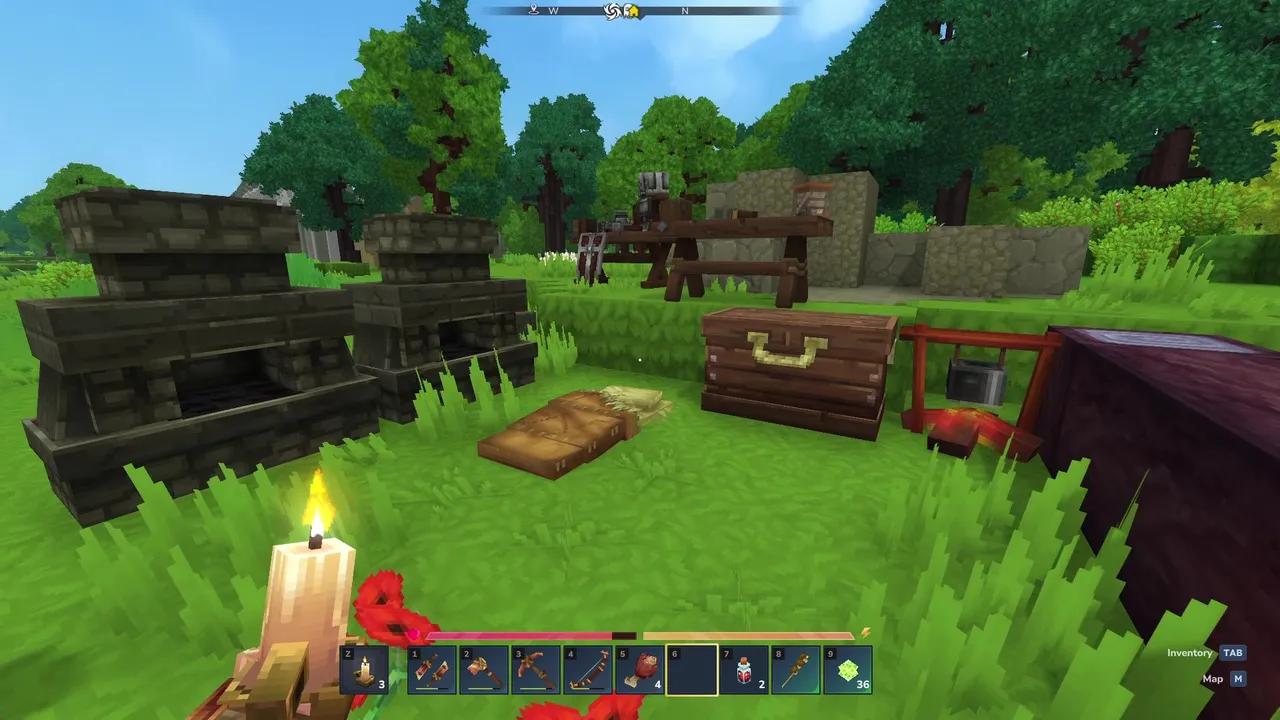Viewport: 1280px width, 720px height.
Task: Select the empty hotbar slot 6
Action: click(692, 668)
